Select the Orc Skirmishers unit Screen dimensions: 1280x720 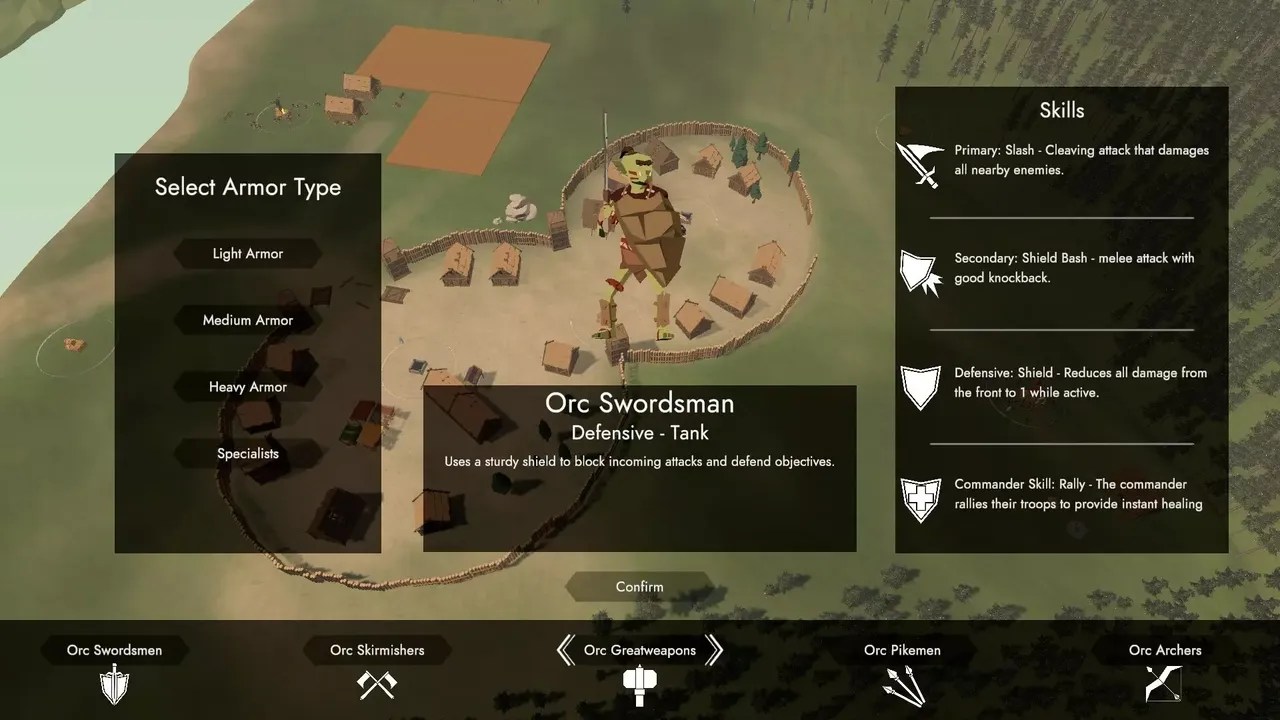pos(377,650)
